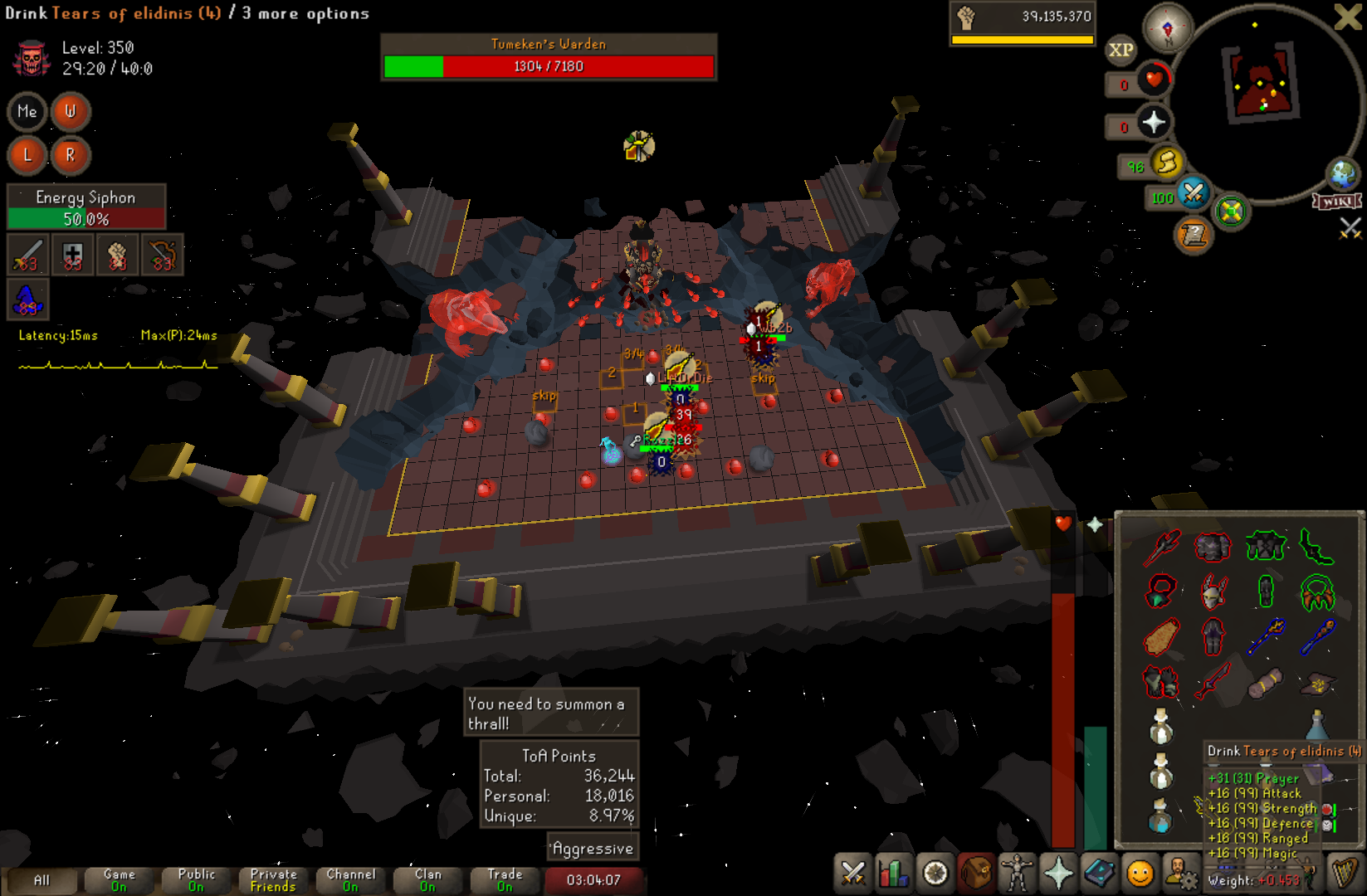Activate the special attack orb

coord(1194,194)
